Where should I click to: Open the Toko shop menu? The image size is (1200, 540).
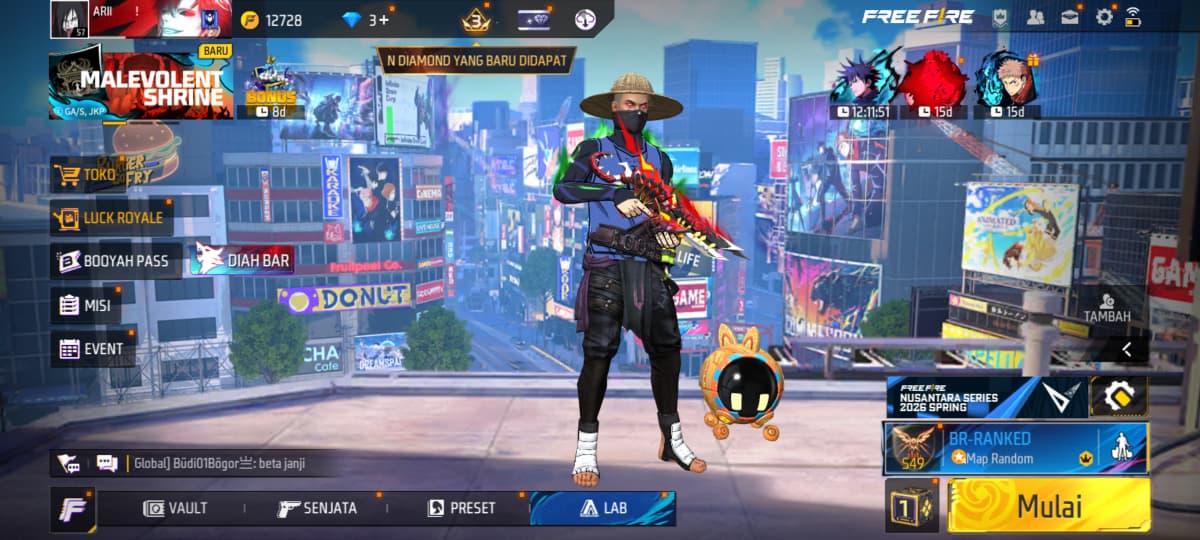[x=87, y=175]
